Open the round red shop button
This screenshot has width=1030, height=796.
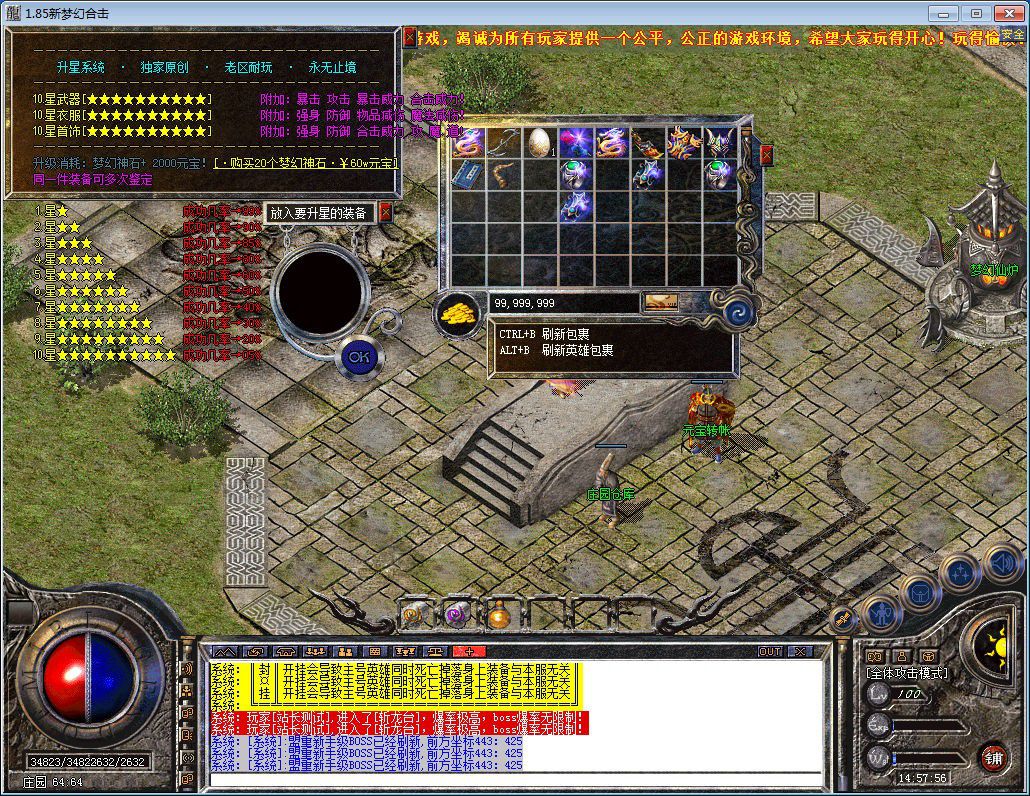[993, 756]
